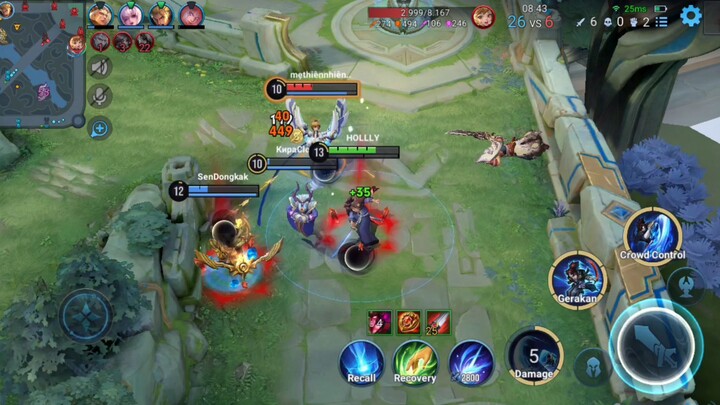Open the gear settings menu
Image resolution: width=720 pixels, height=405 pixels.
pyautogui.click(x=691, y=15)
